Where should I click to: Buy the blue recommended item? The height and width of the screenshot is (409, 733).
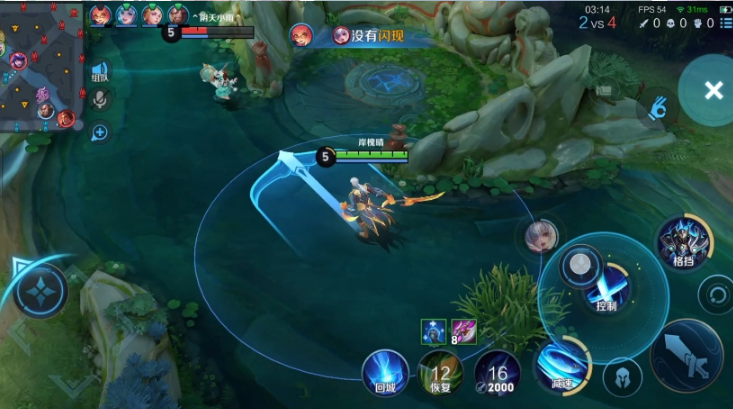[433, 330]
